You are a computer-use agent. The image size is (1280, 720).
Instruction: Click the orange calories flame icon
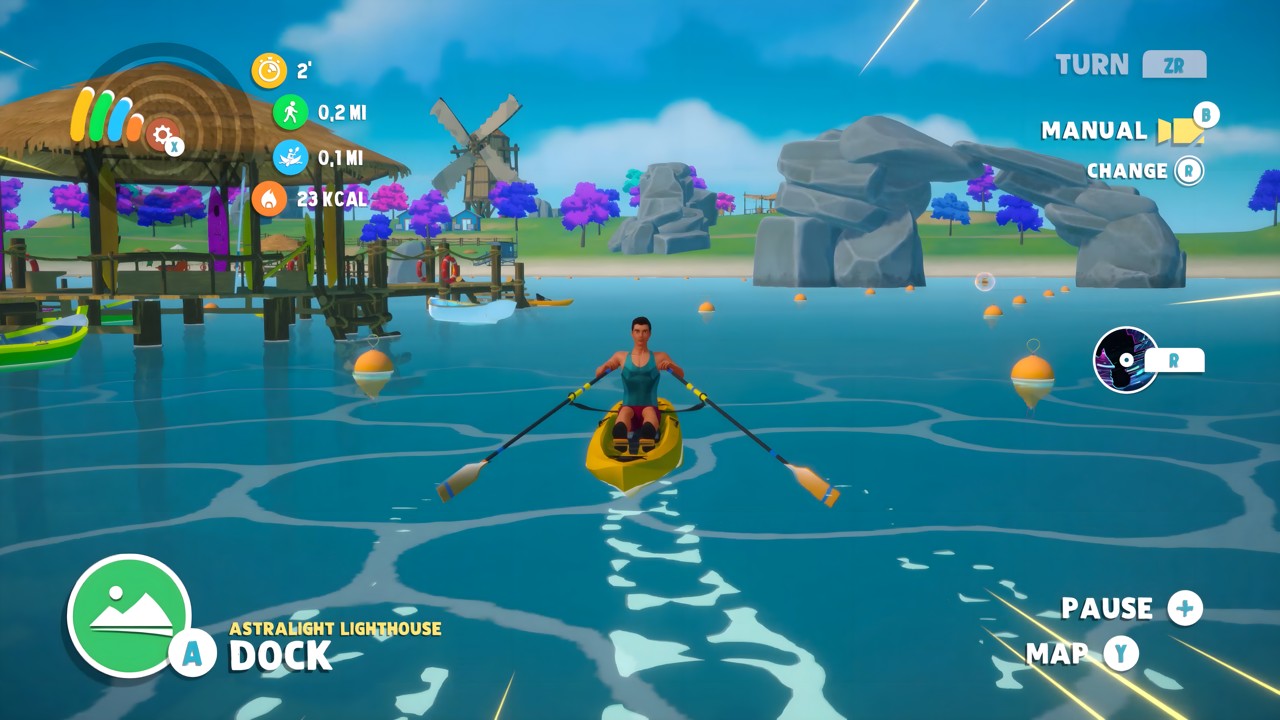click(270, 198)
